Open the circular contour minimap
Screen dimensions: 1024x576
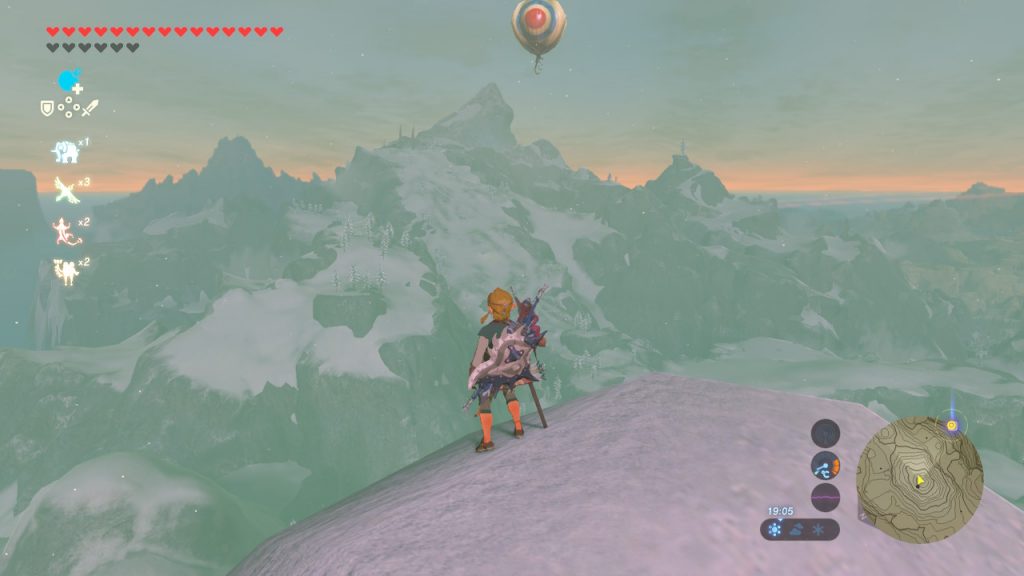click(919, 479)
